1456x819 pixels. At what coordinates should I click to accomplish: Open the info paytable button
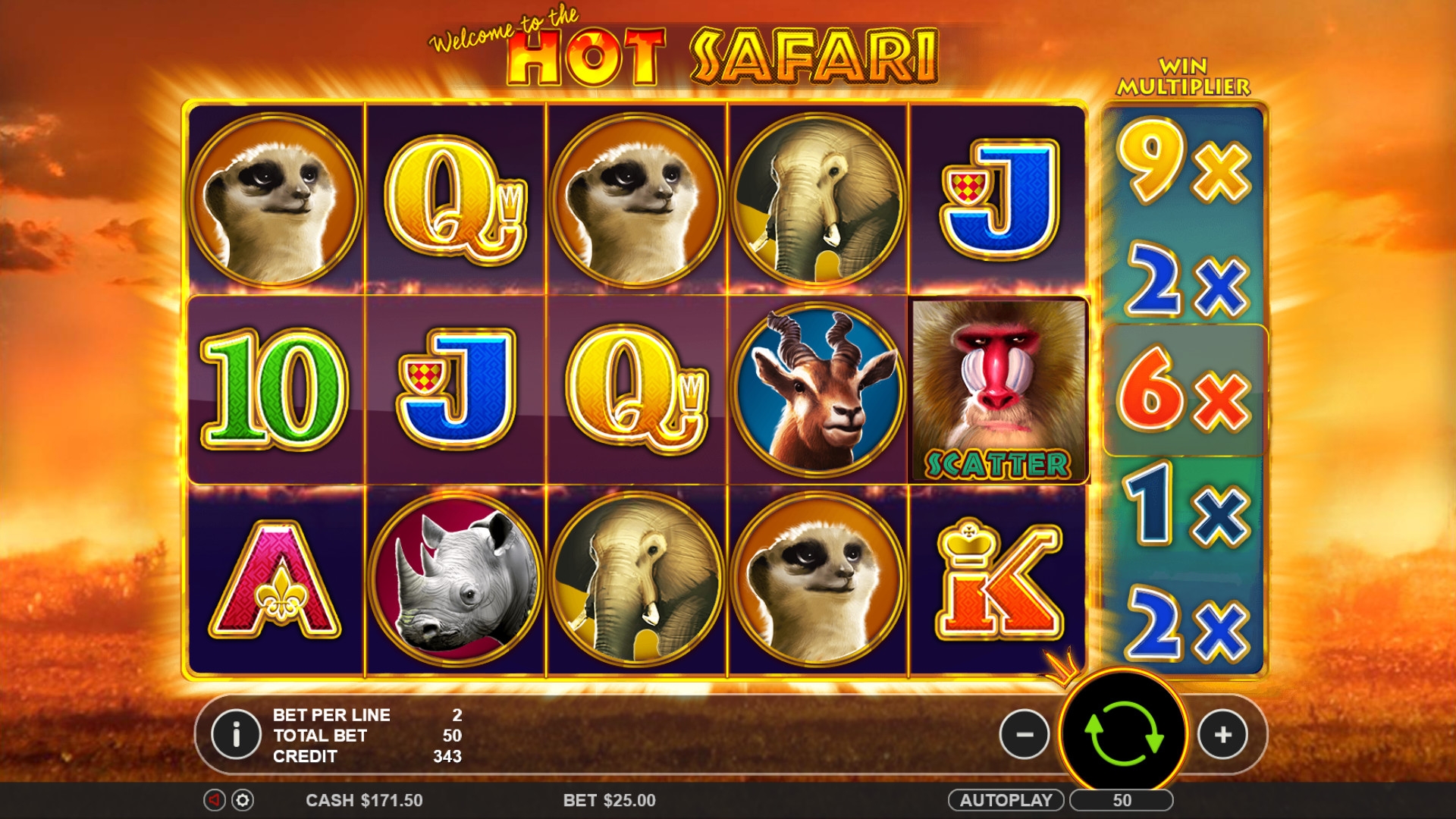(236, 734)
